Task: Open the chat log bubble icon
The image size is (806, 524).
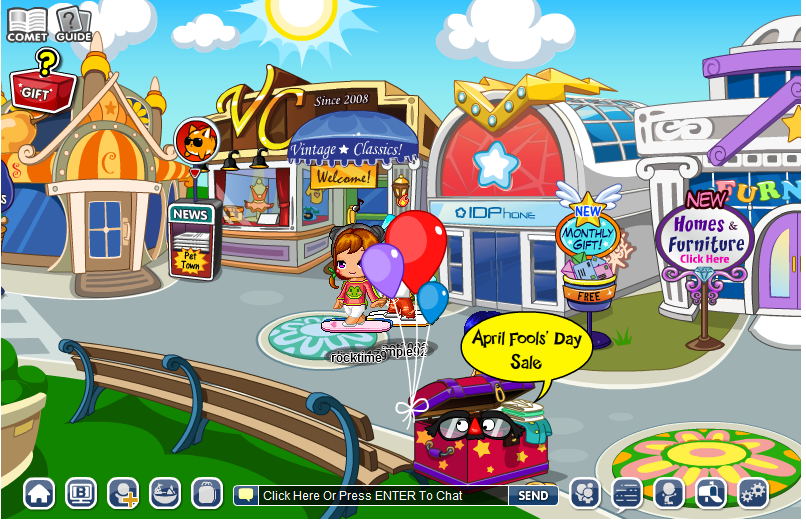Action: 627,493
